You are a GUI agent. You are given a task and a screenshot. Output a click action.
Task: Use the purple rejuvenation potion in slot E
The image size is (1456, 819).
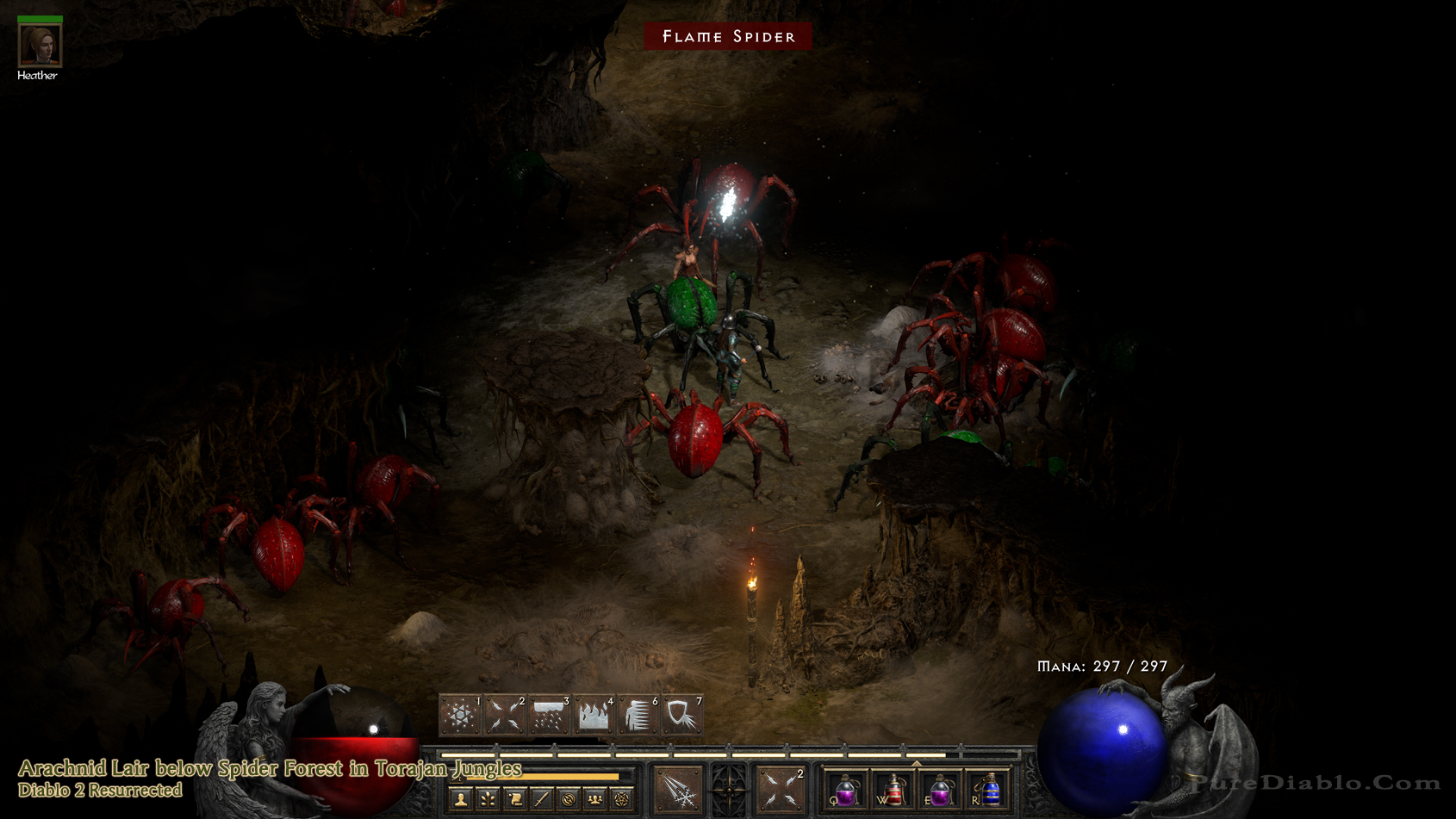[941, 790]
